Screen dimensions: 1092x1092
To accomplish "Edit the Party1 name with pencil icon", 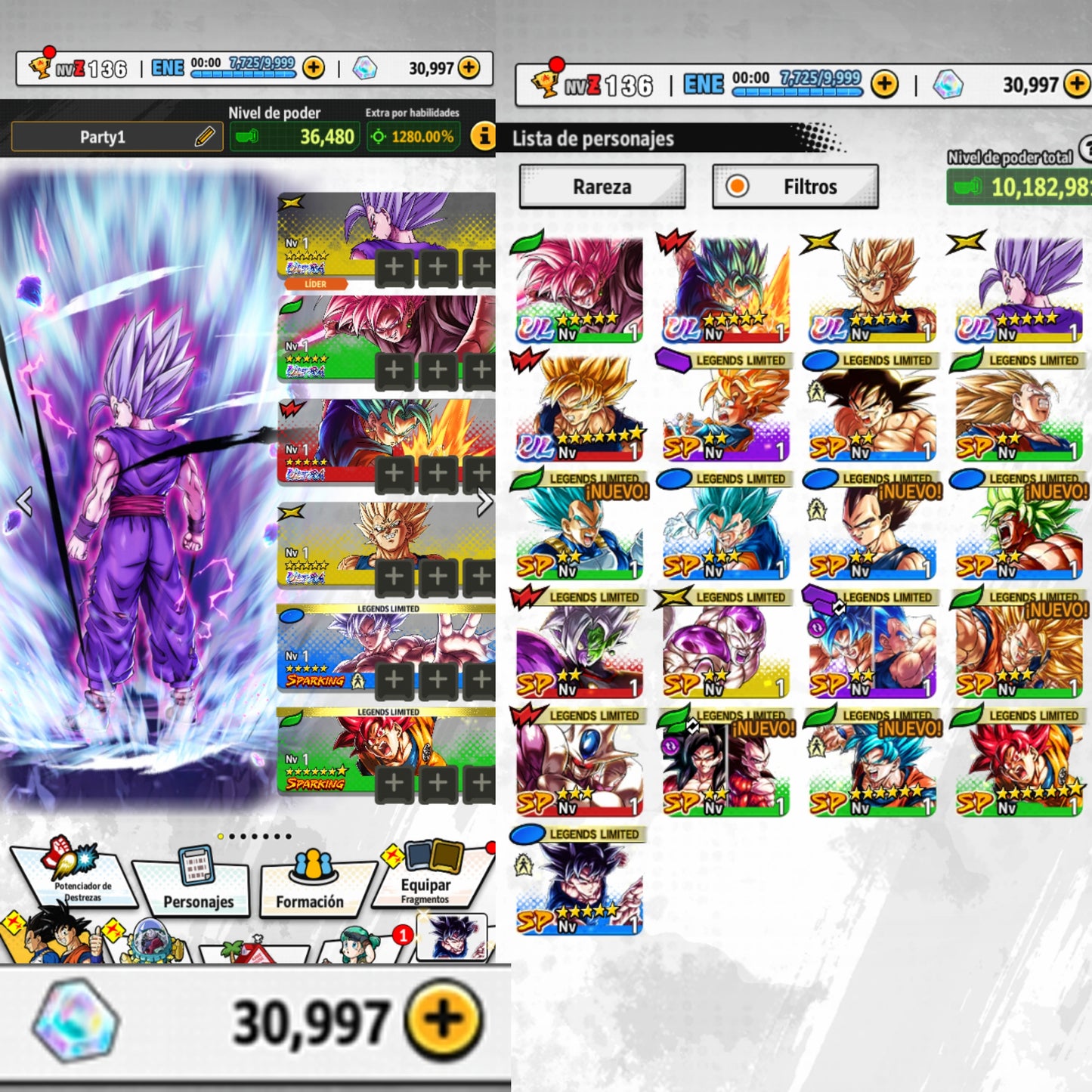I will (204, 137).
